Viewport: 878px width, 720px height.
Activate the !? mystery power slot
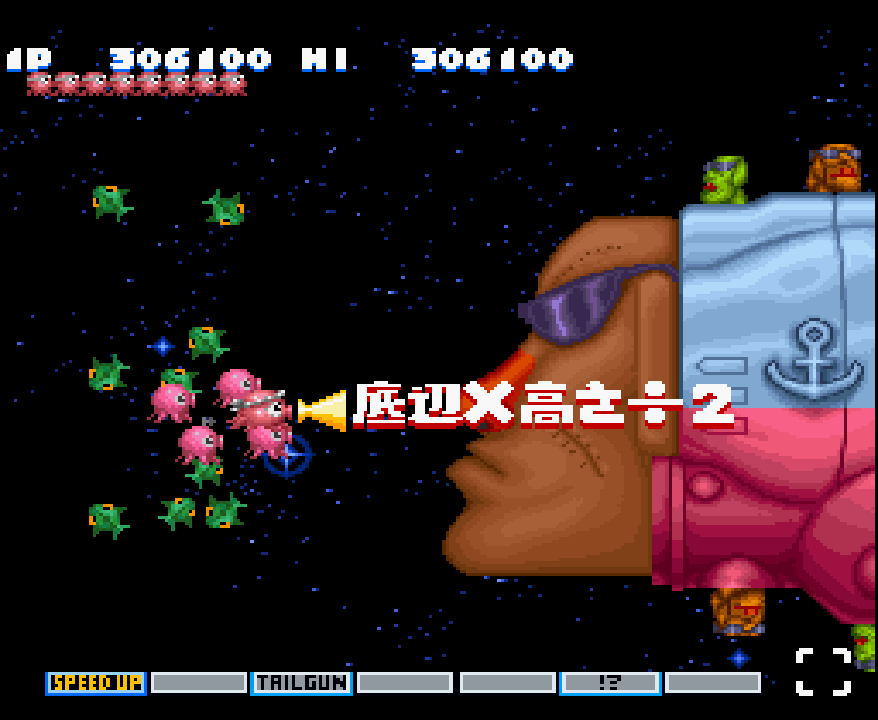610,683
